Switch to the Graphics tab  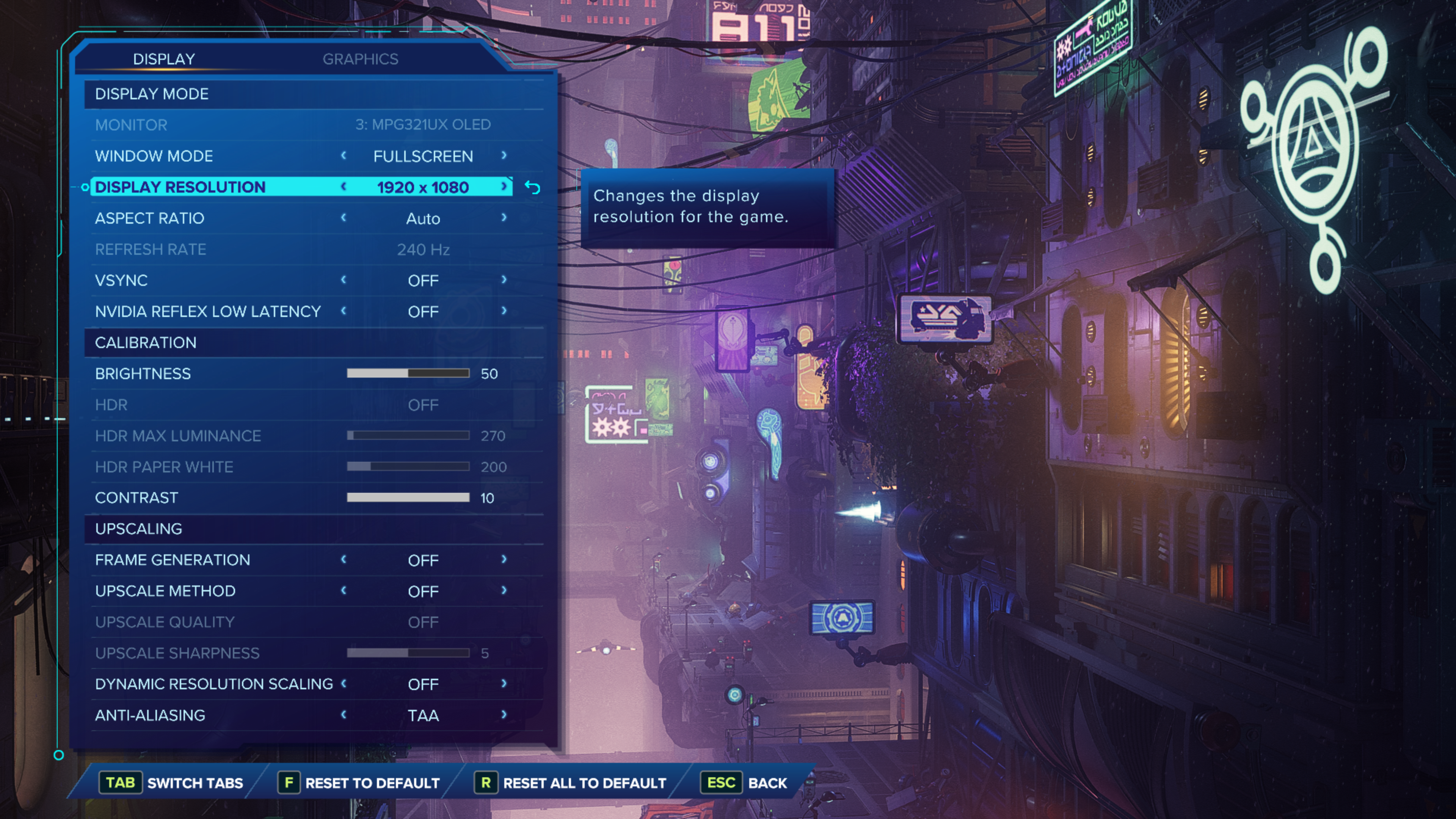coord(360,59)
